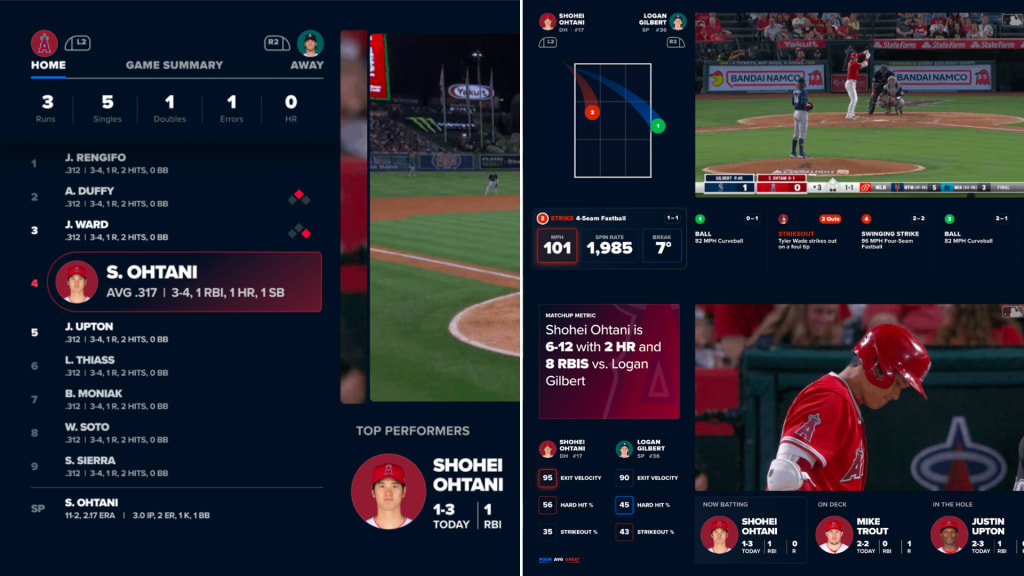
Task: Switch to the HOME tab
Action: [48, 65]
